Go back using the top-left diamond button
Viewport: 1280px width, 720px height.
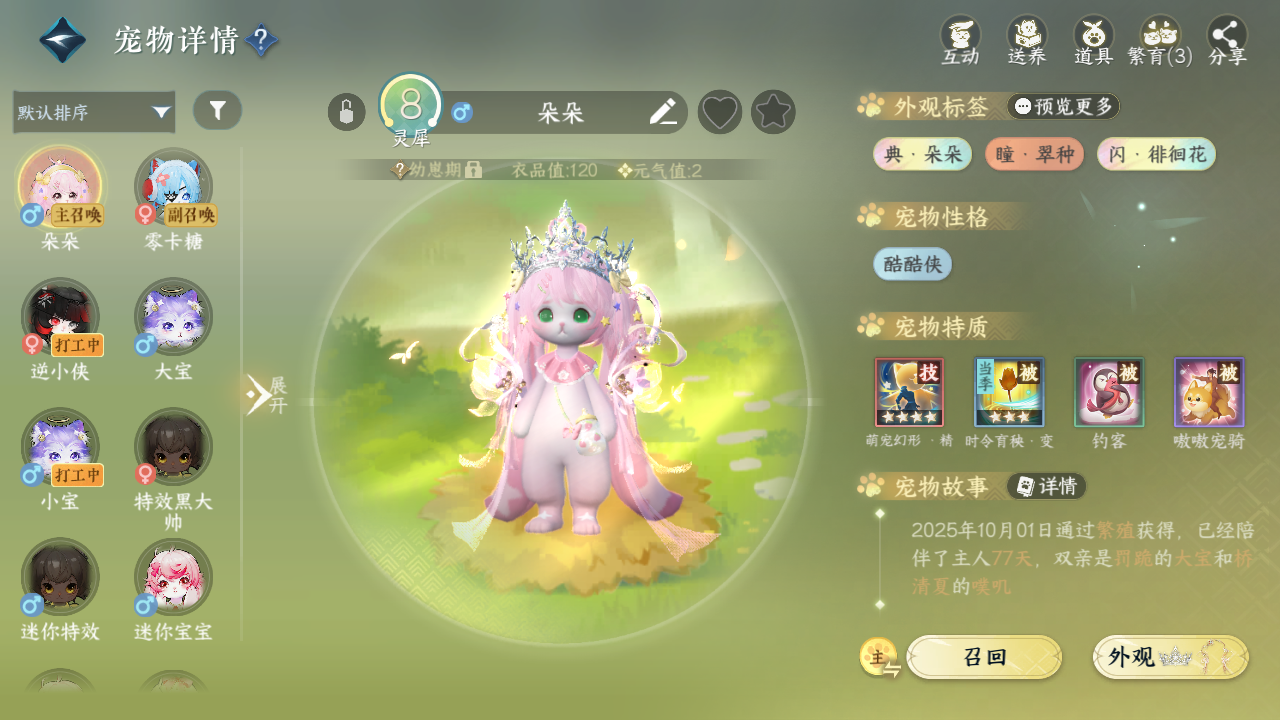pyautogui.click(x=62, y=41)
